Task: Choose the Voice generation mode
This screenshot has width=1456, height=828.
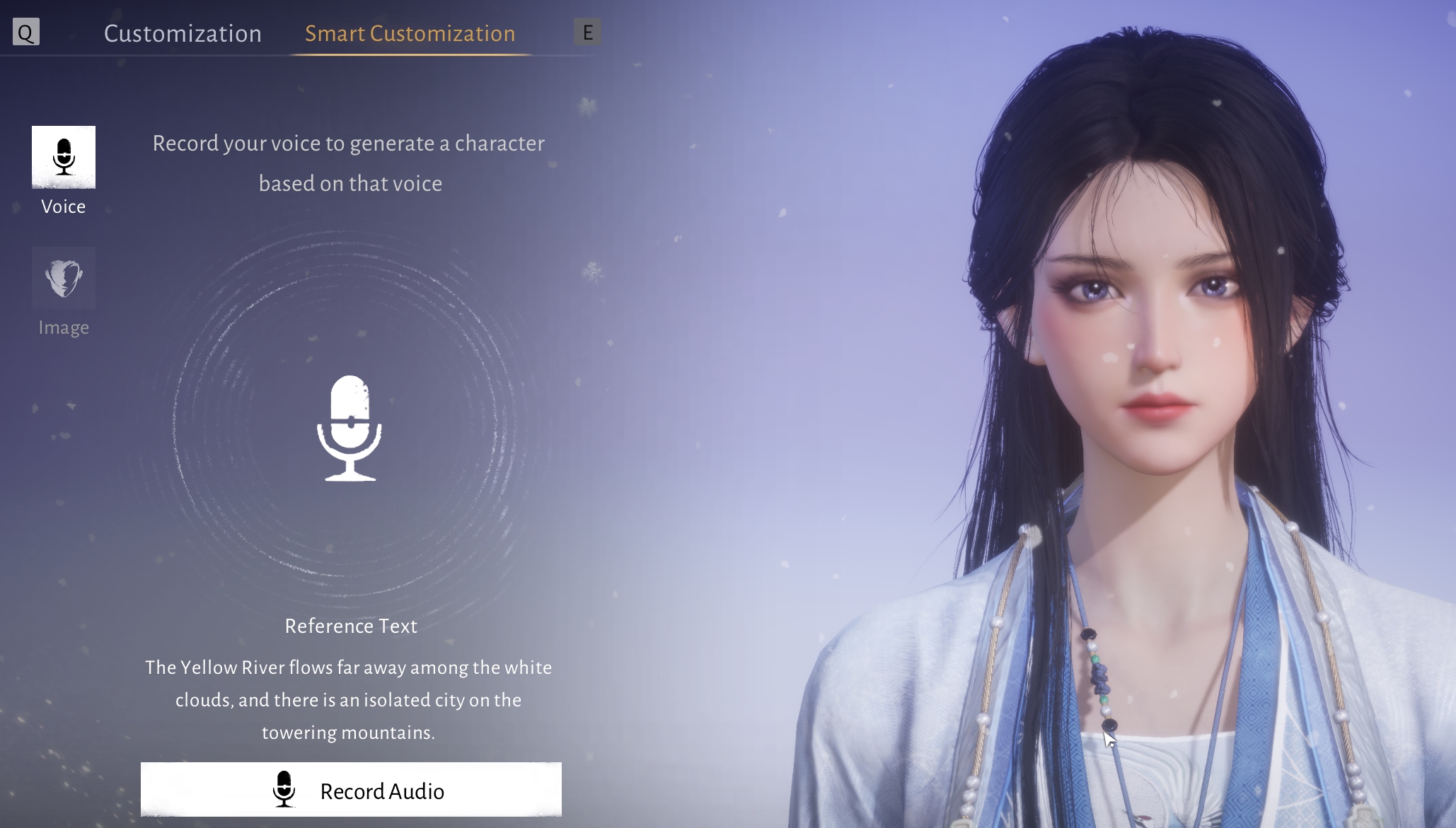Action: pyautogui.click(x=64, y=158)
